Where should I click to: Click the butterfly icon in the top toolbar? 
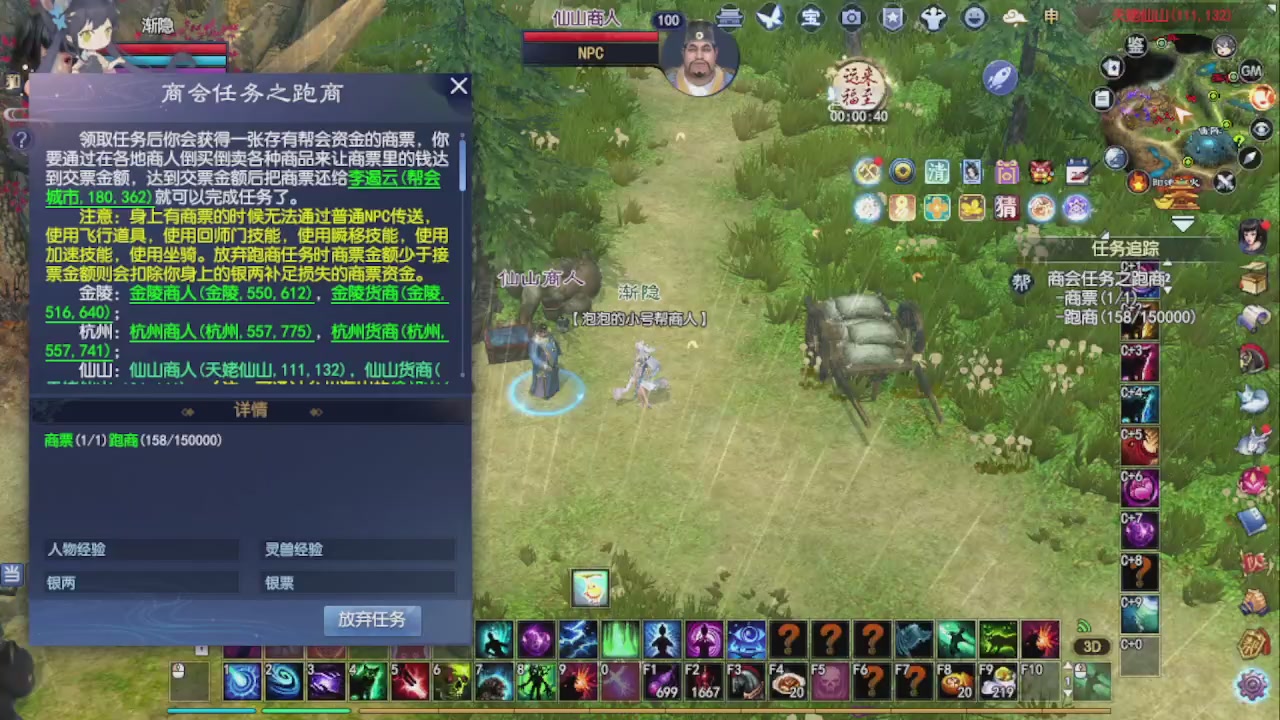[x=769, y=18]
